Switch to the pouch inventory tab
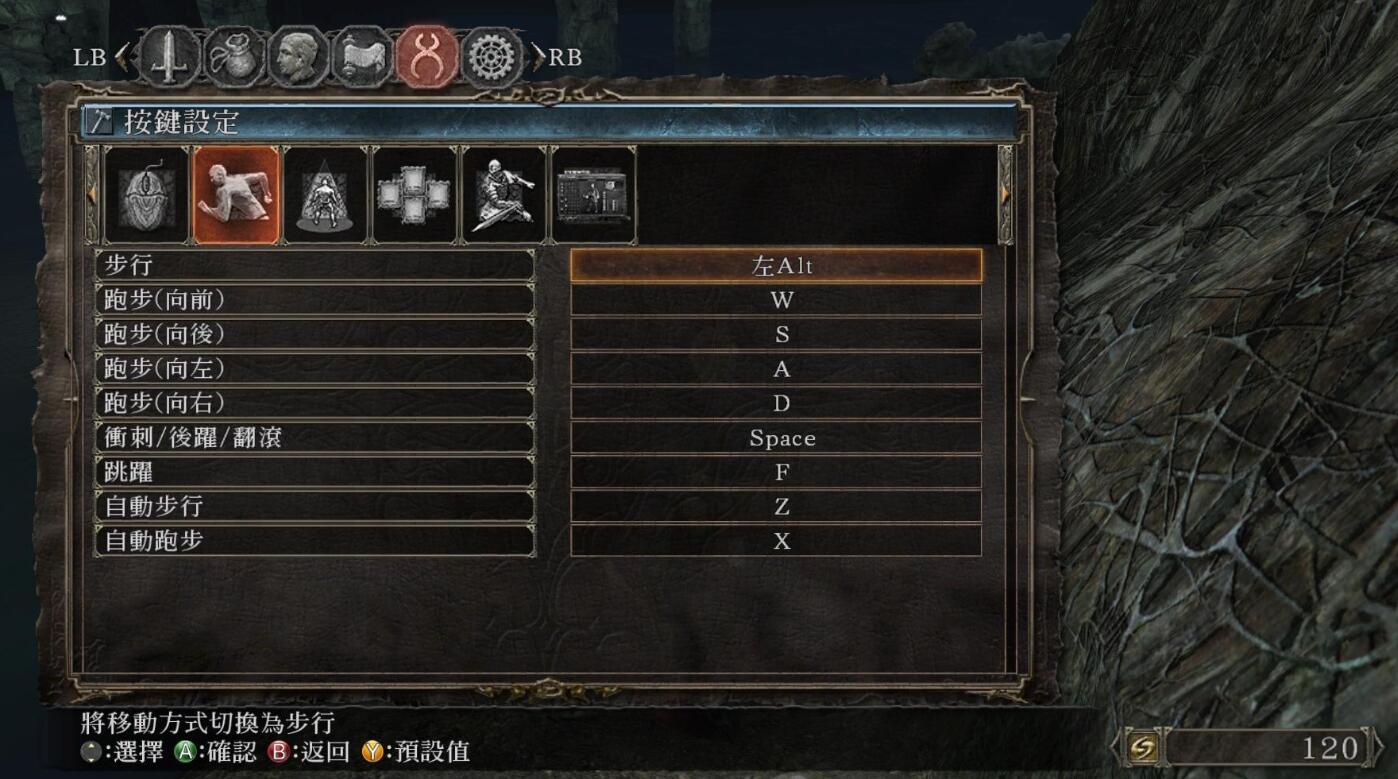Viewport: 1398px width, 779px height. (x=235, y=57)
